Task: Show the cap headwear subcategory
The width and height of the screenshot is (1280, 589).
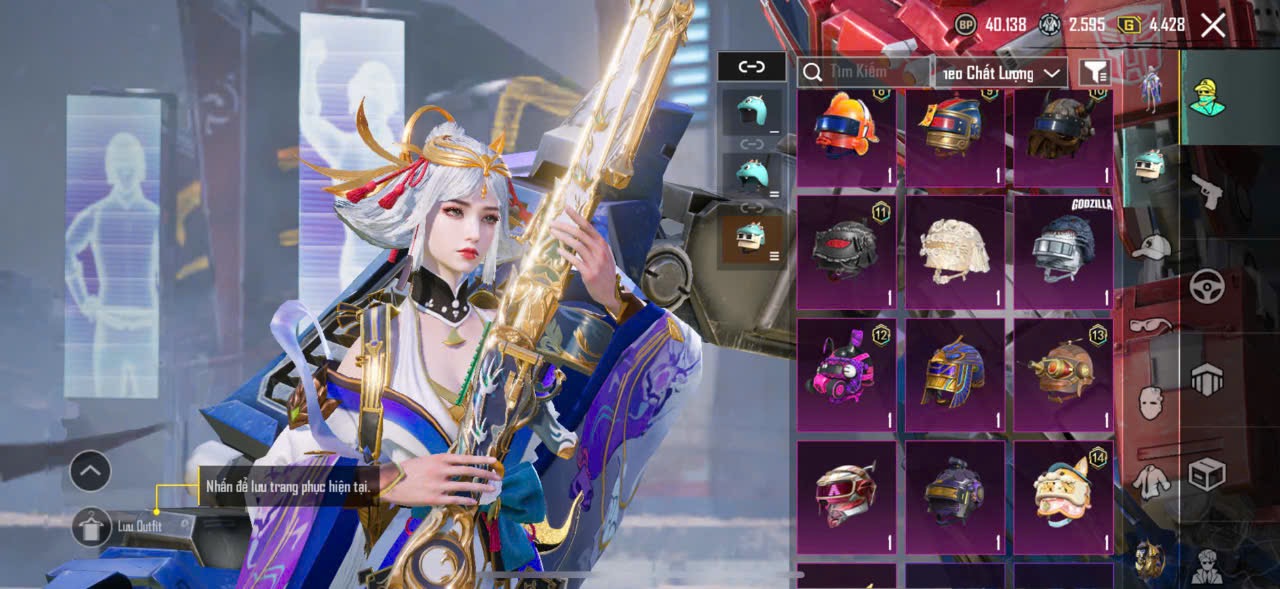Action: [x=1152, y=246]
